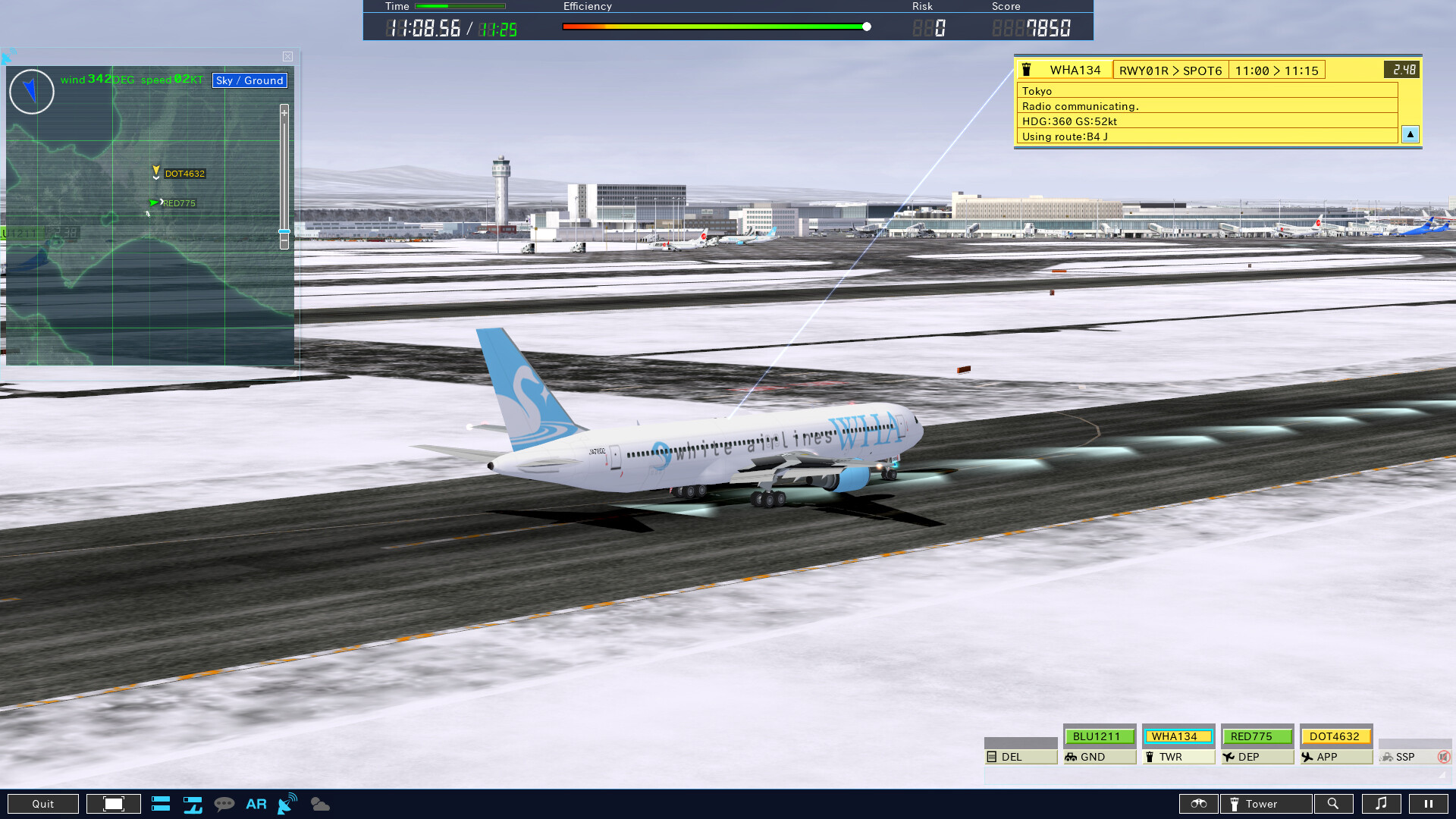Screen dimensions: 1456x819
Task: Collapse the WHA134 message strip with the arrow
Action: point(1410,134)
